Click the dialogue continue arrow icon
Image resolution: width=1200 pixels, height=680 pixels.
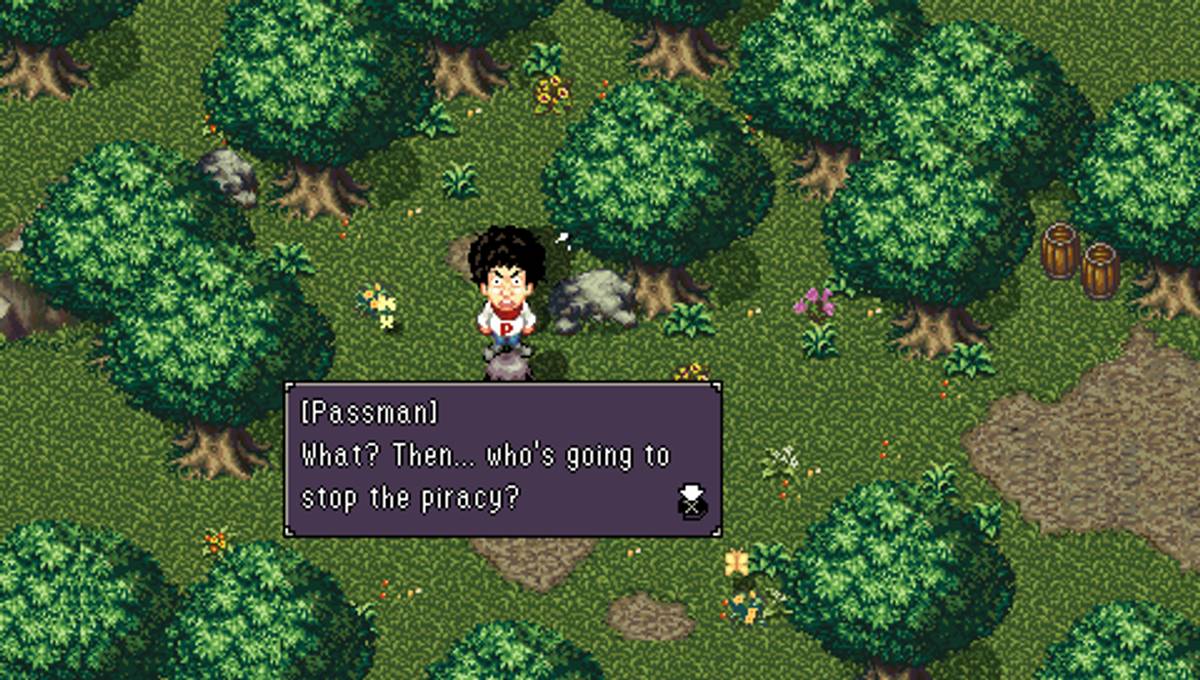pos(691,500)
